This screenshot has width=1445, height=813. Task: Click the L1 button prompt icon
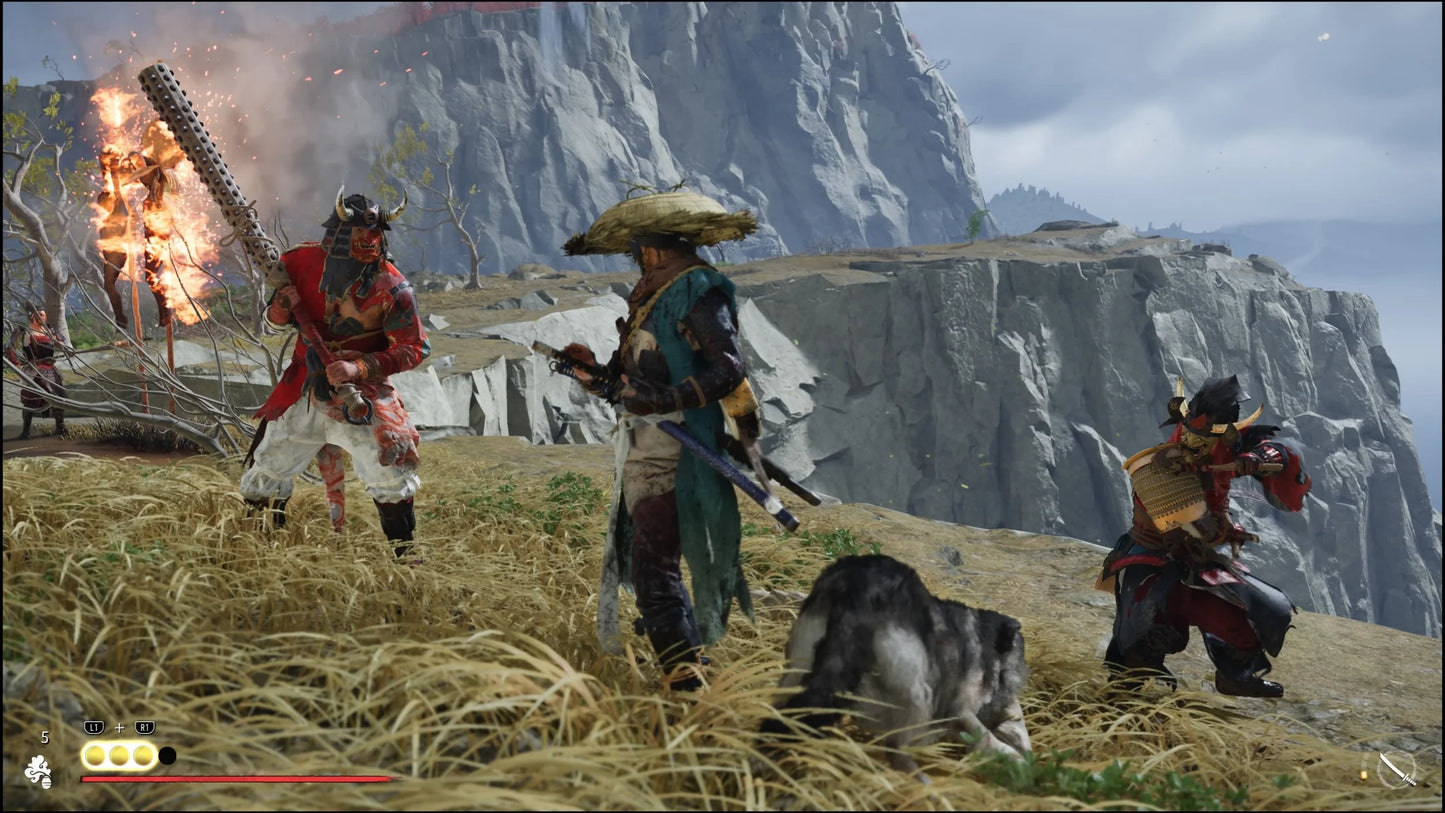[93, 726]
